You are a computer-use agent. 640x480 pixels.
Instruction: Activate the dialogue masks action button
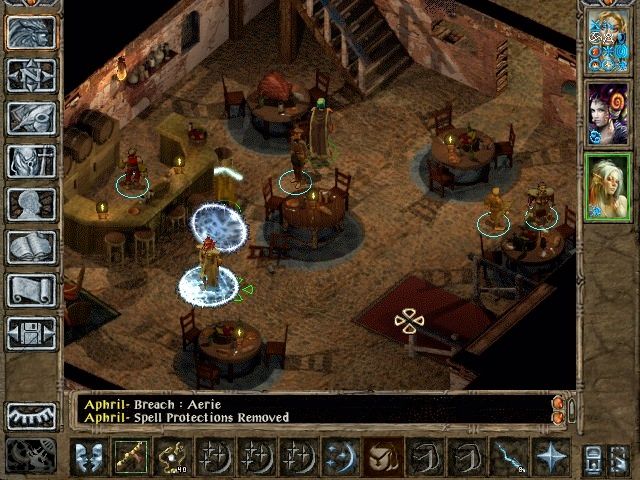(x=89, y=458)
